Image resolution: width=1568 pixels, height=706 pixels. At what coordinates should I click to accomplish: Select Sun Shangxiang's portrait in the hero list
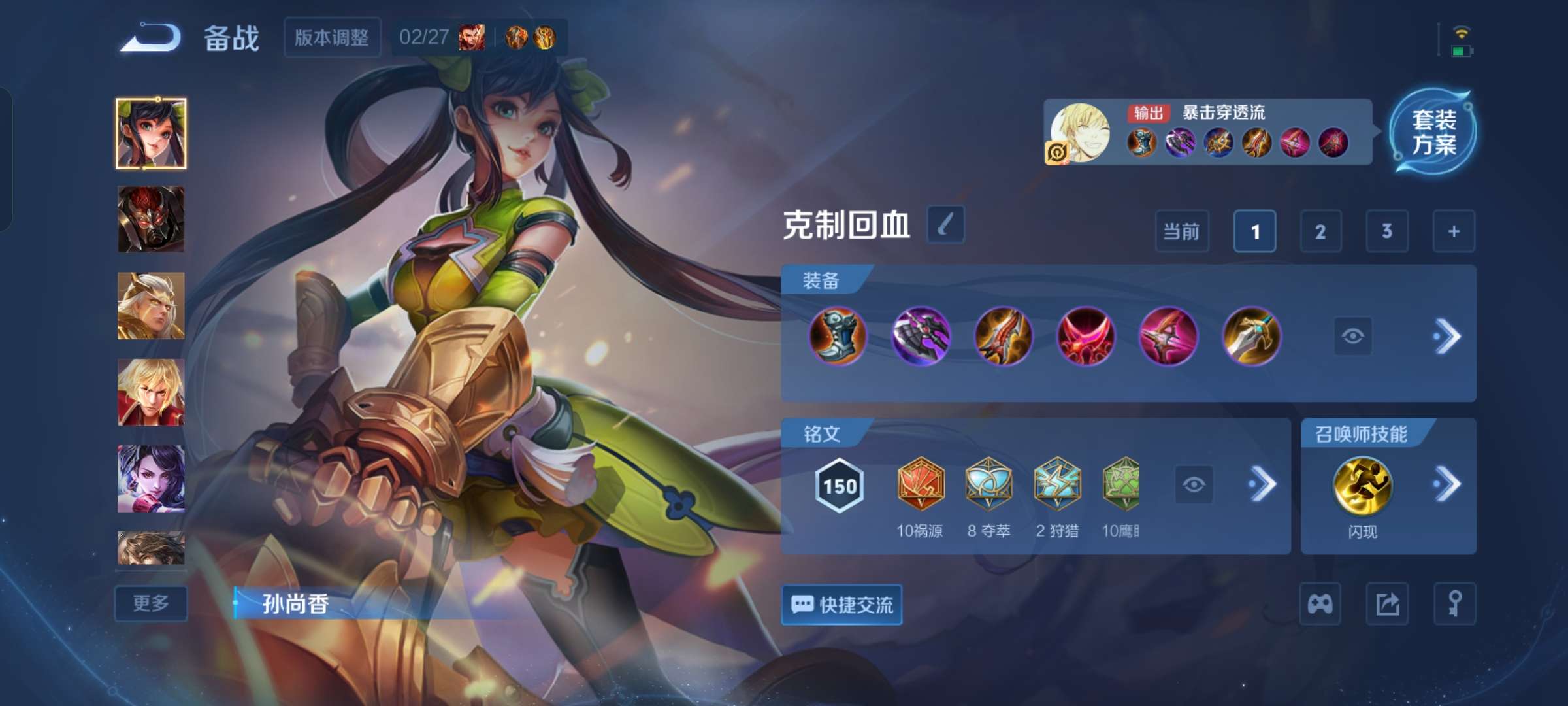click(151, 131)
